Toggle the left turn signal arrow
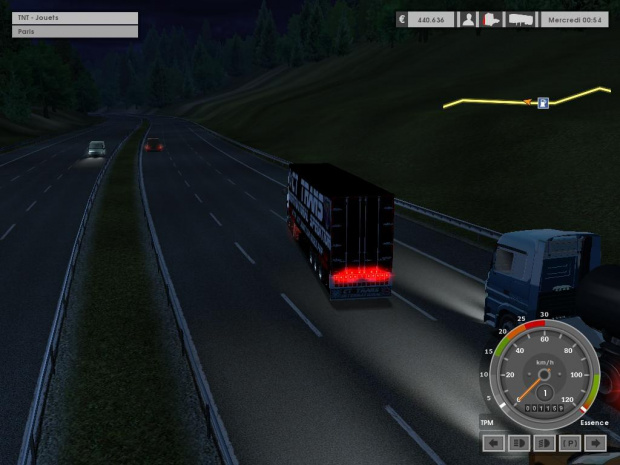This screenshot has height=465, width=620. [493, 442]
